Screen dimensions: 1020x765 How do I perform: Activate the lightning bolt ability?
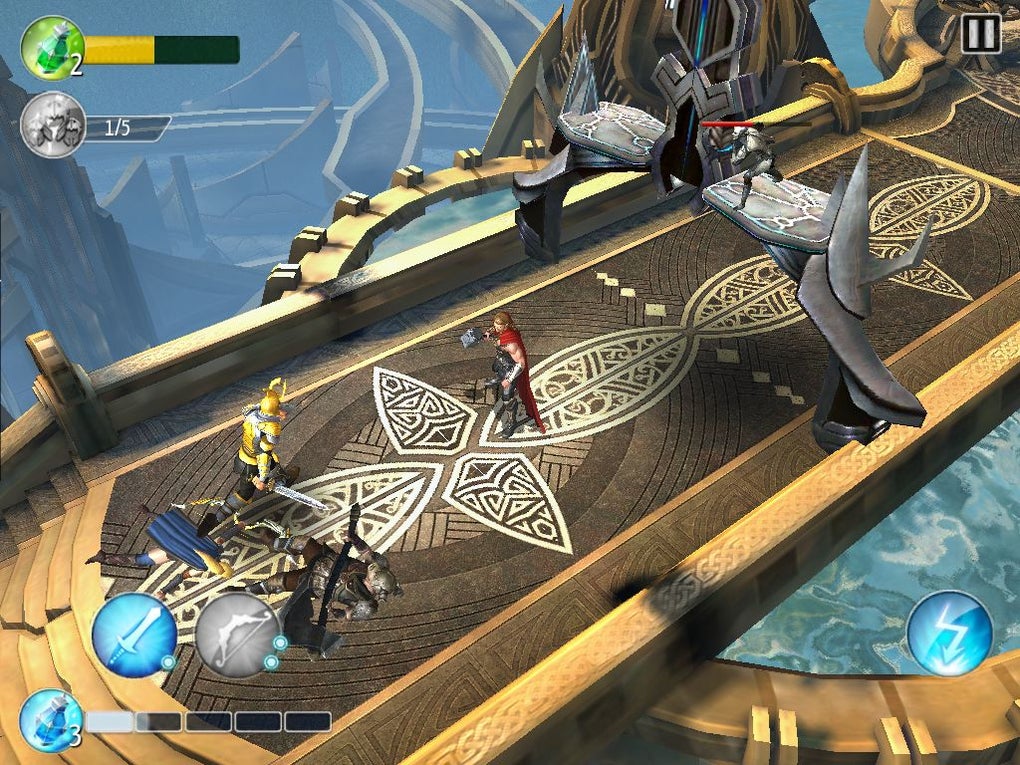[949, 633]
